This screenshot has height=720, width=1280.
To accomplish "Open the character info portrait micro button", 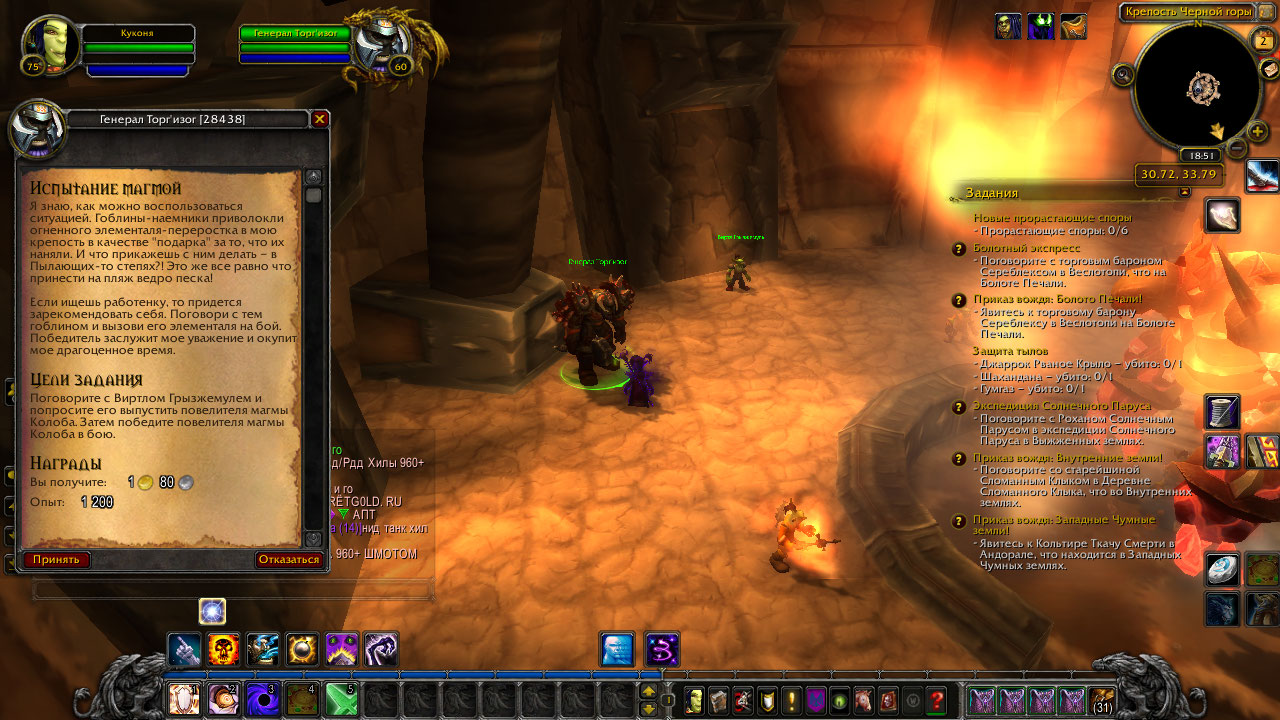I will coord(693,700).
